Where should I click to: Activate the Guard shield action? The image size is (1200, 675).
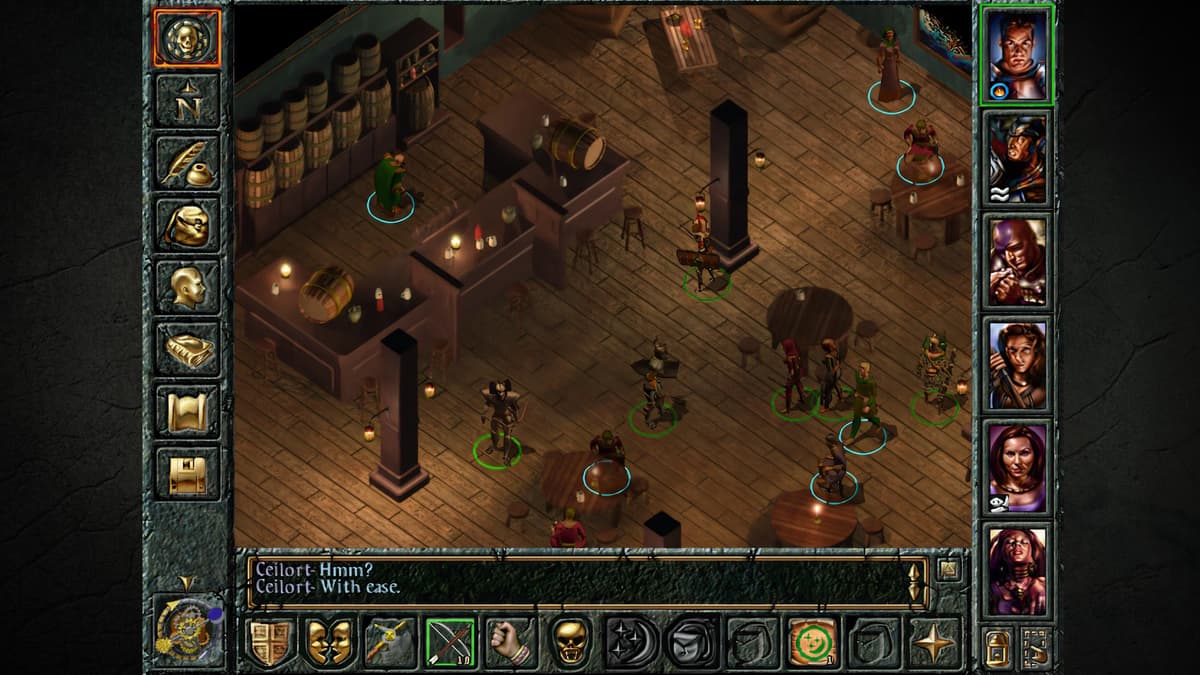[x=271, y=642]
